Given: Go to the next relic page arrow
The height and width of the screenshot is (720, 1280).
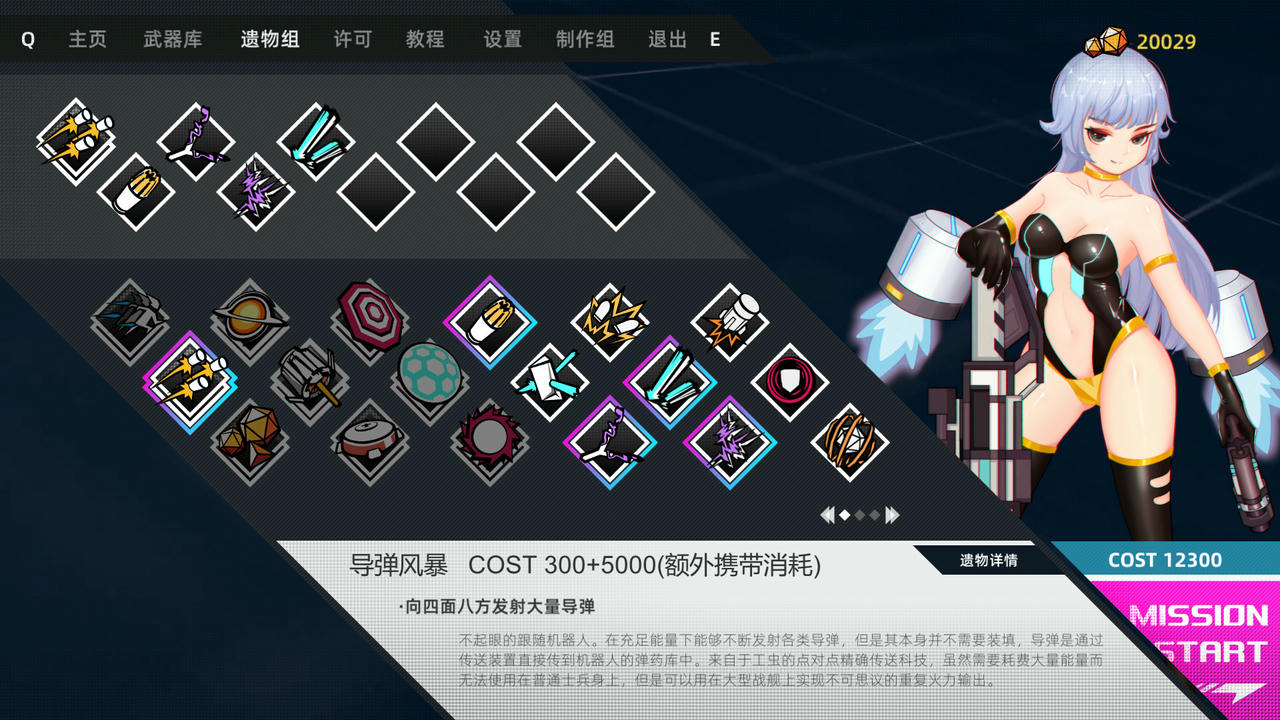Looking at the screenshot, I should click(892, 515).
